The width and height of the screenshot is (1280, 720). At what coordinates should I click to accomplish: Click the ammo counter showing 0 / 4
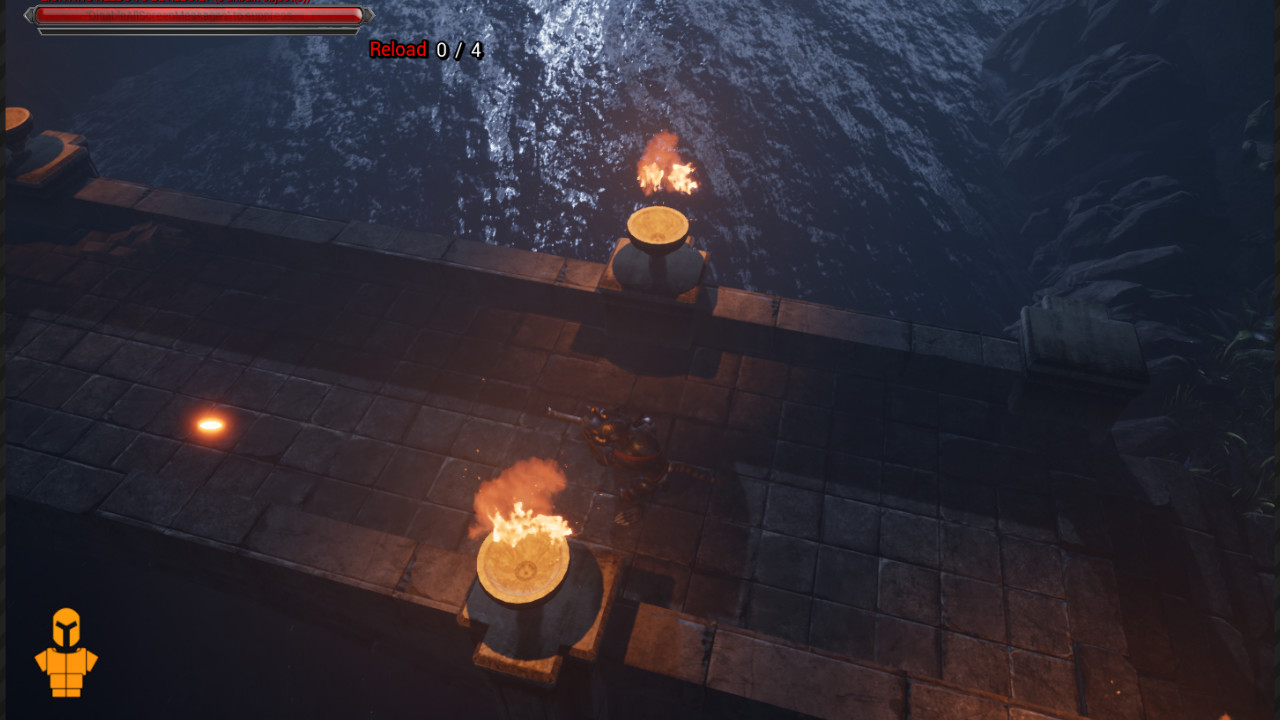click(458, 48)
